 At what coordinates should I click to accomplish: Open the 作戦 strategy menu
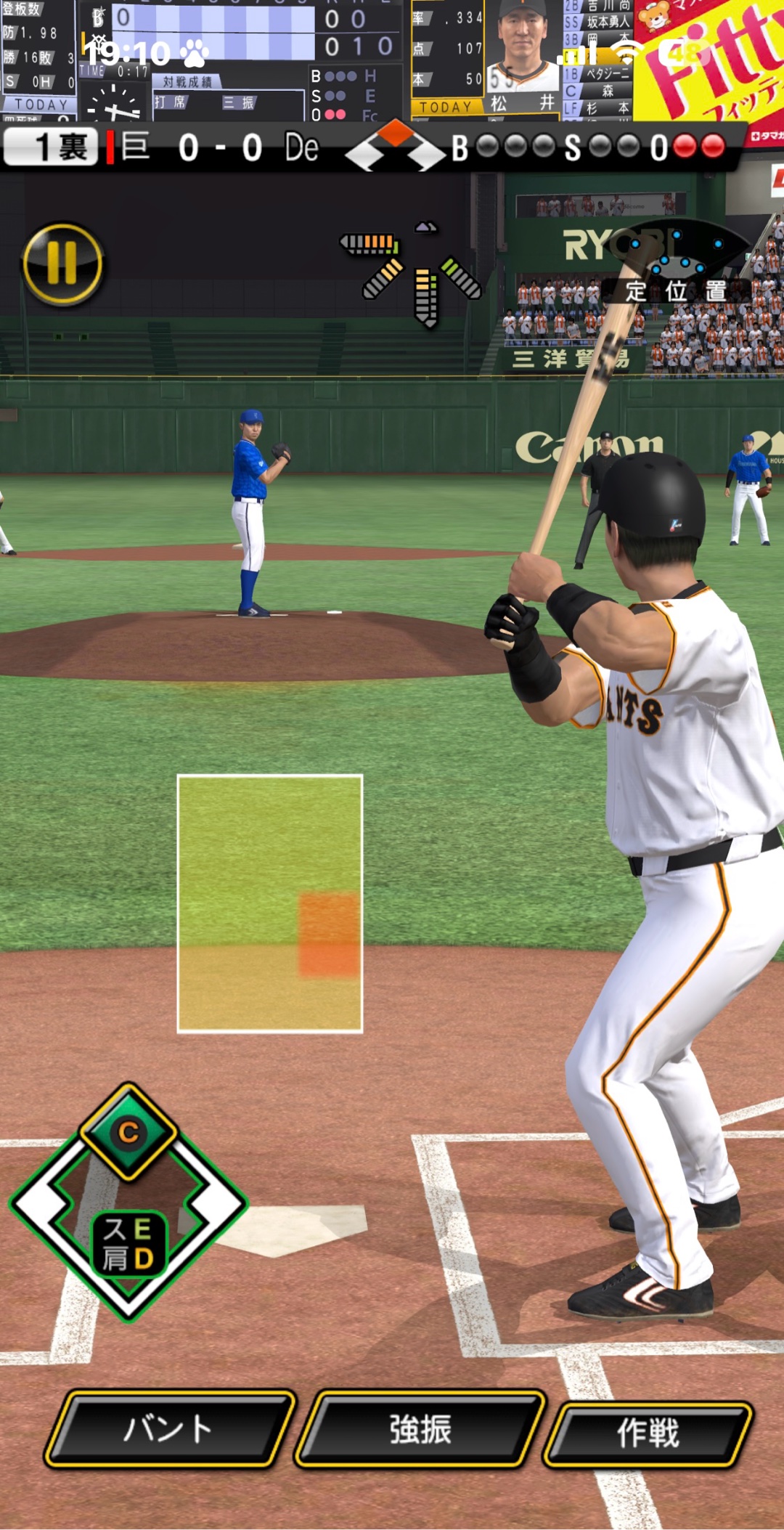pyautogui.click(x=648, y=1431)
